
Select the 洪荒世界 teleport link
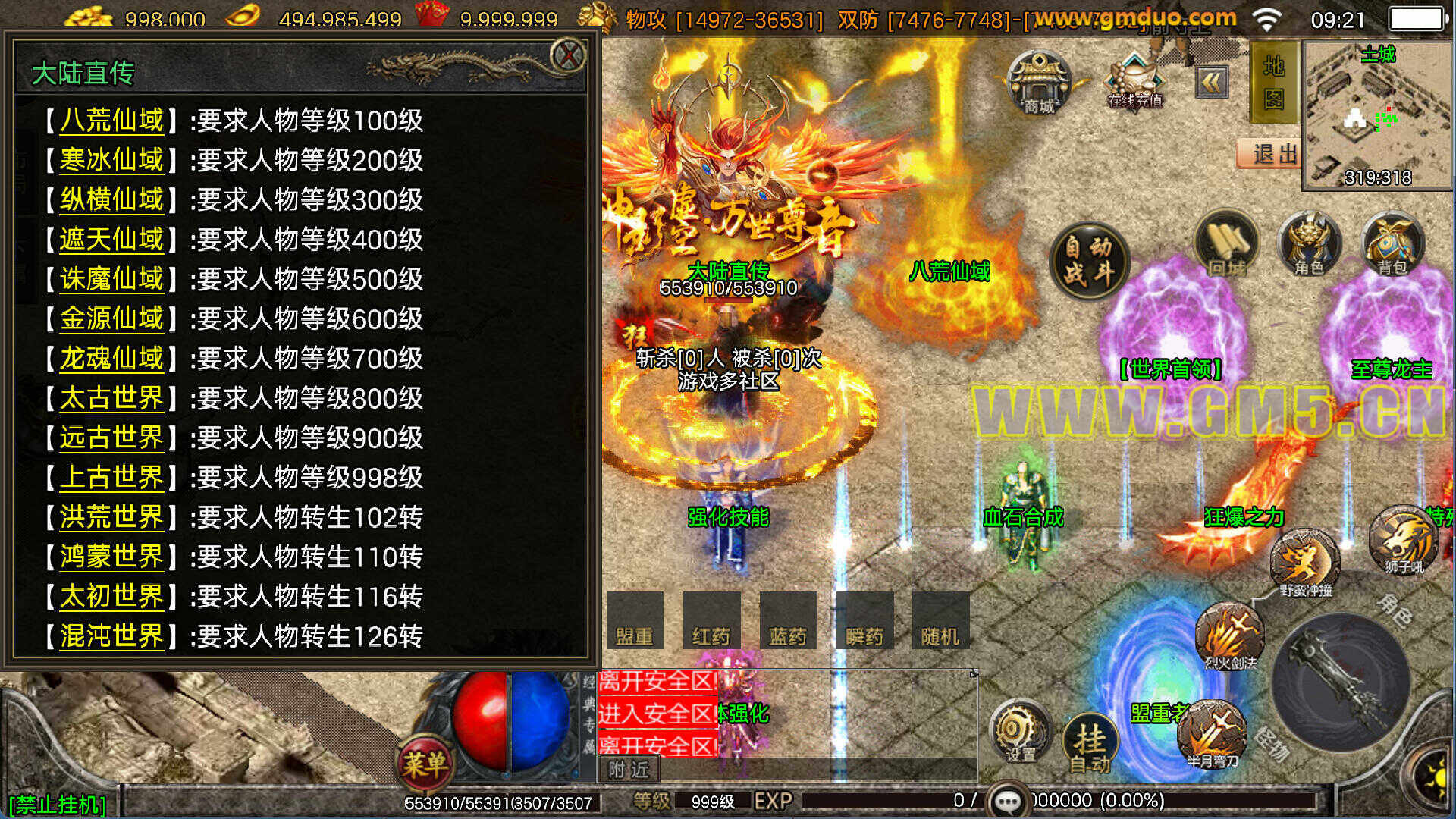pos(111,517)
